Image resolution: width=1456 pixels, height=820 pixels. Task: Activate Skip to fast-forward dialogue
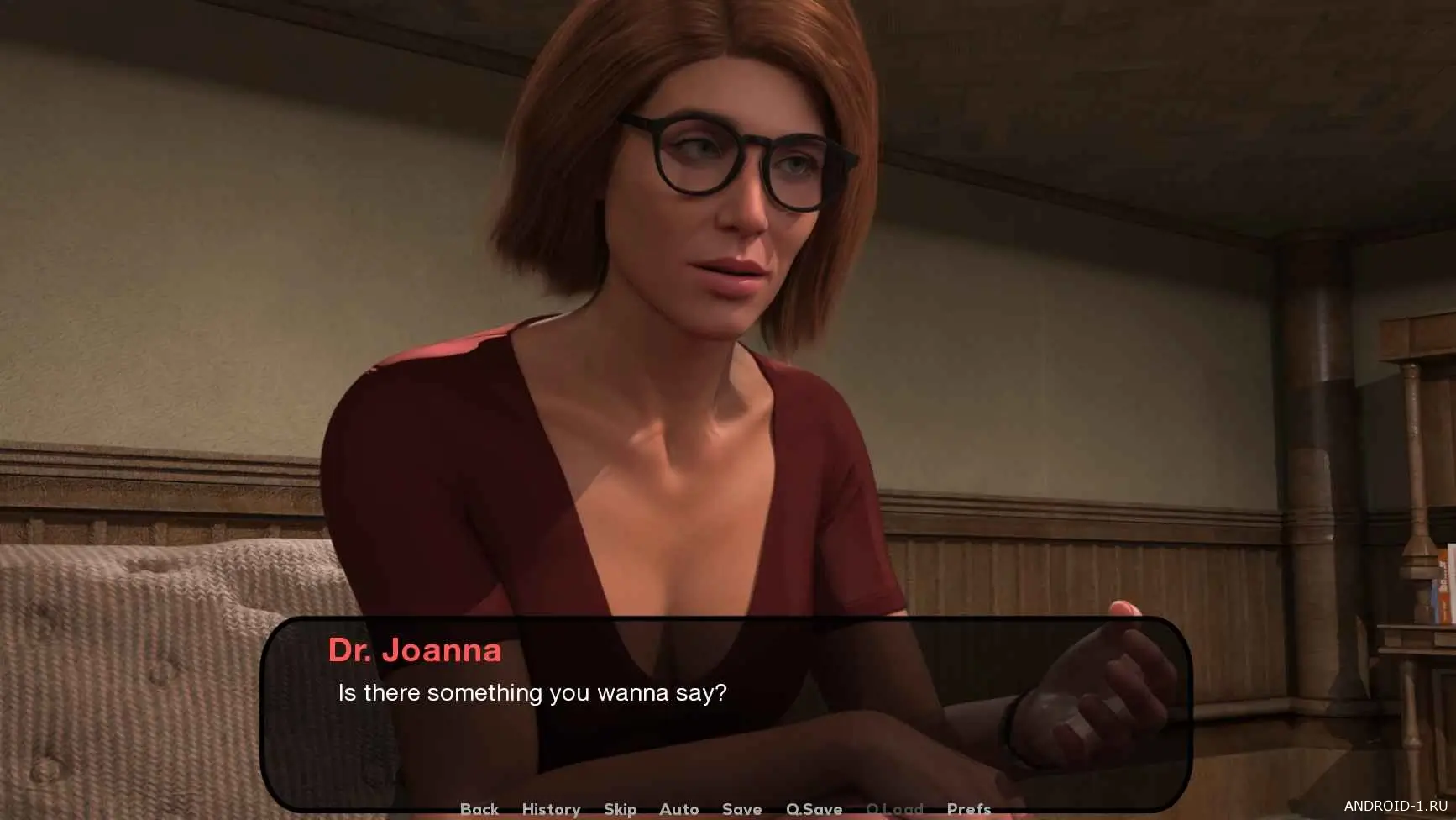tap(620, 809)
